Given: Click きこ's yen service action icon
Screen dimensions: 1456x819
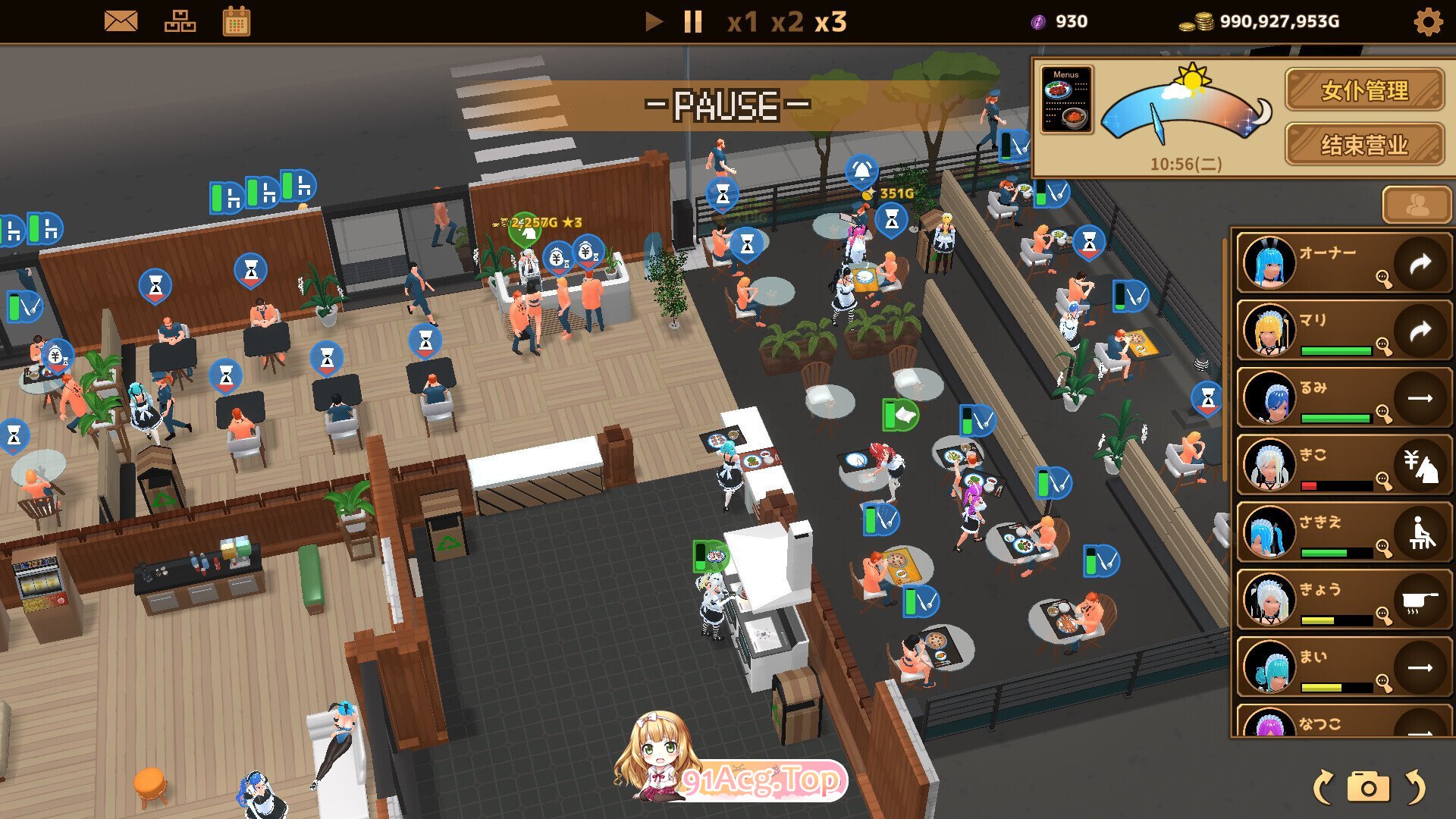Looking at the screenshot, I should click(1420, 466).
